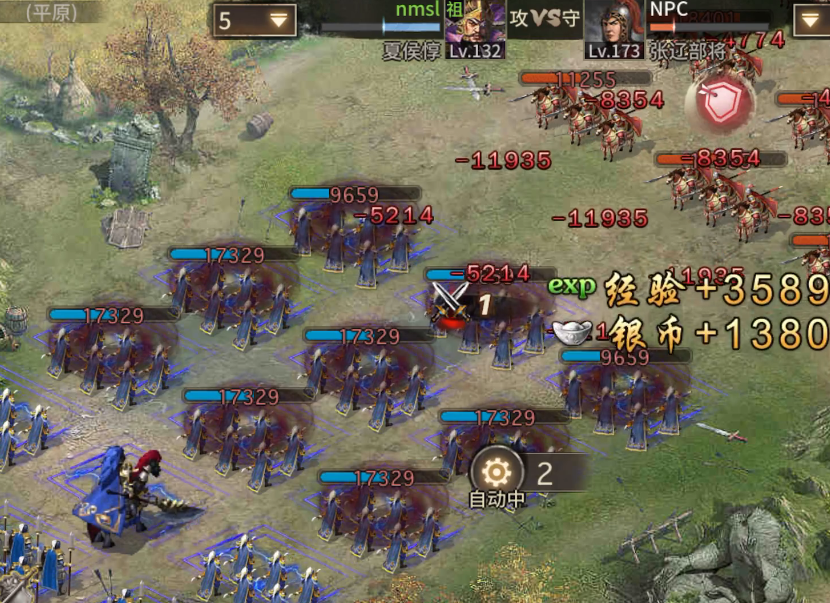Screen dimensions: 830x603
Task: Activate the red shield skill icon
Action: pos(719,104)
